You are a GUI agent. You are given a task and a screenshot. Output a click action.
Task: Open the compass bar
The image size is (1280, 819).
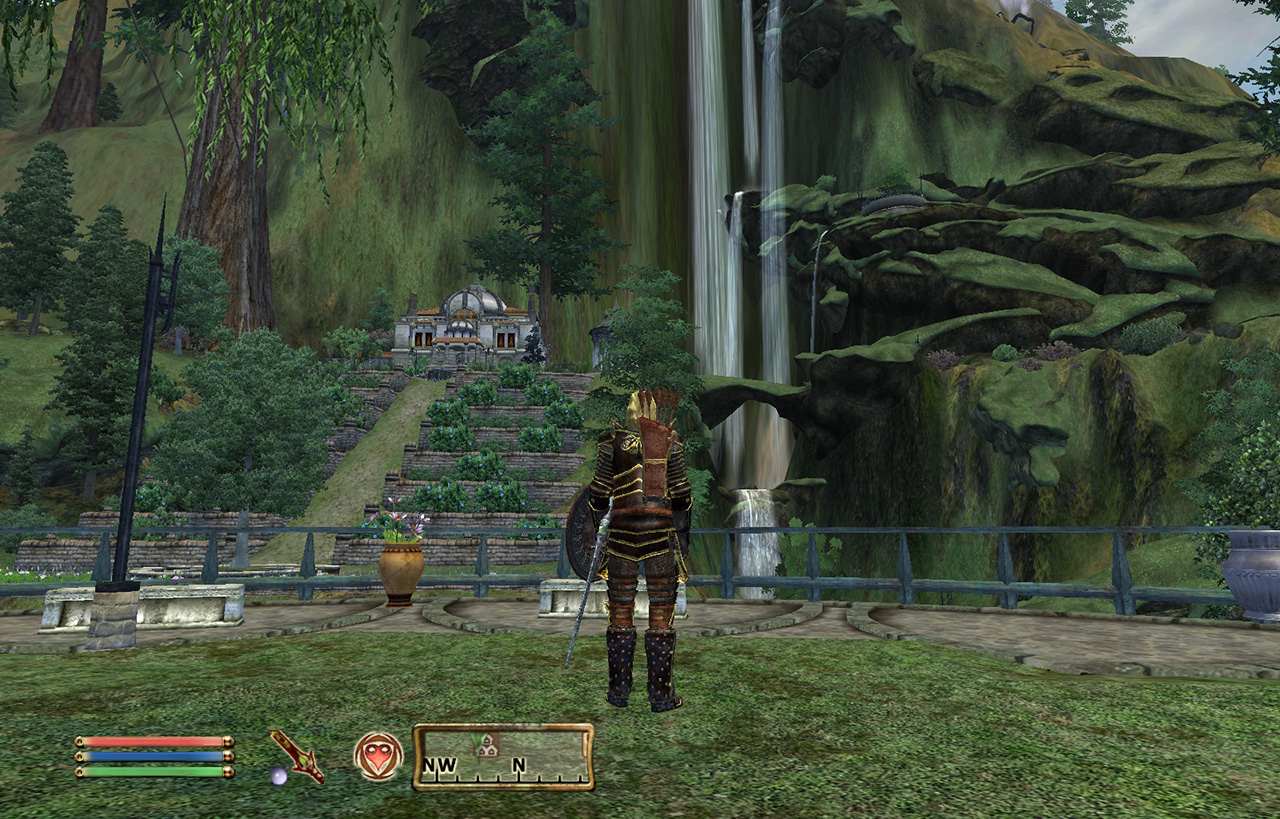click(504, 757)
